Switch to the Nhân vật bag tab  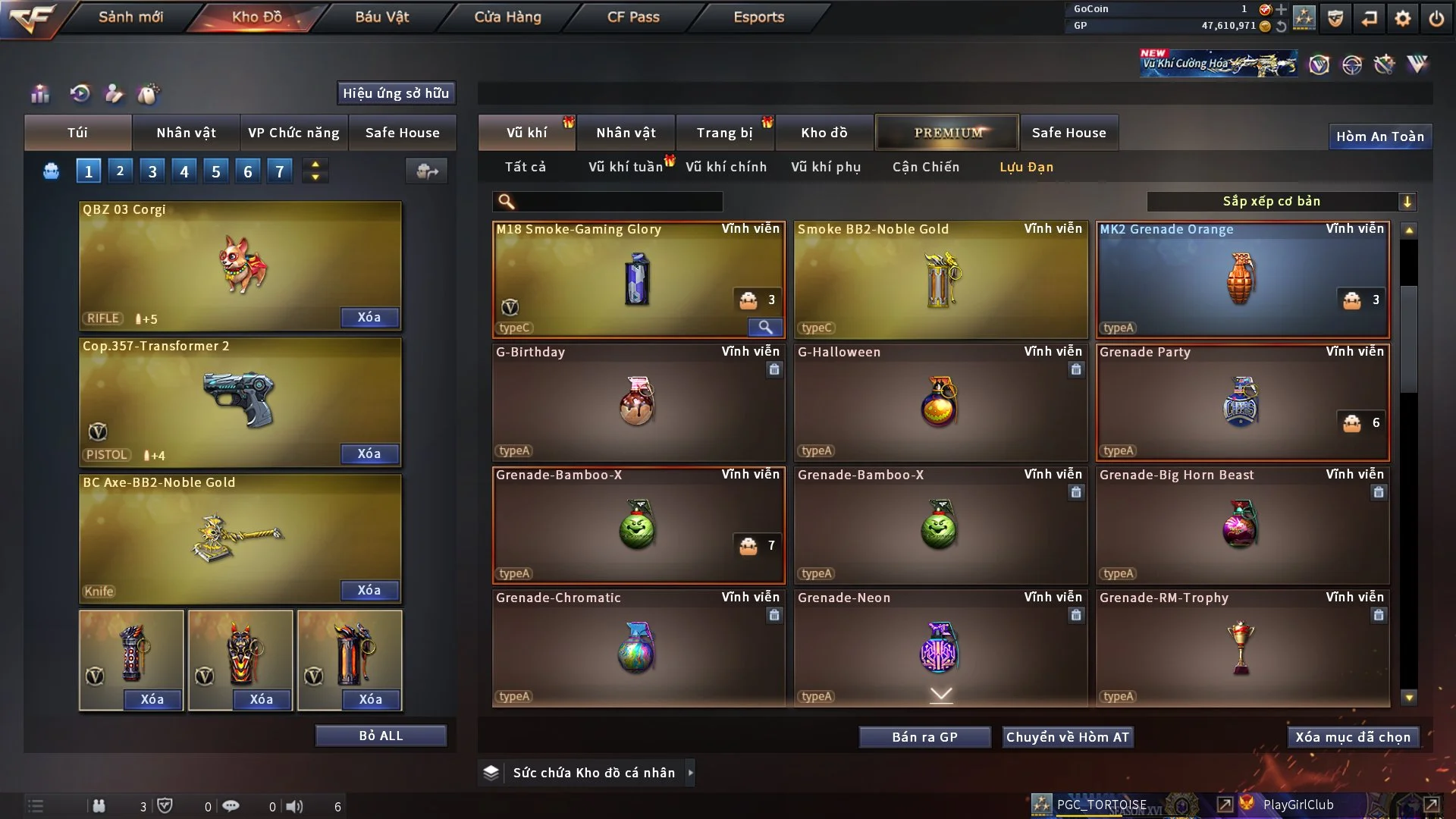tap(186, 133)
